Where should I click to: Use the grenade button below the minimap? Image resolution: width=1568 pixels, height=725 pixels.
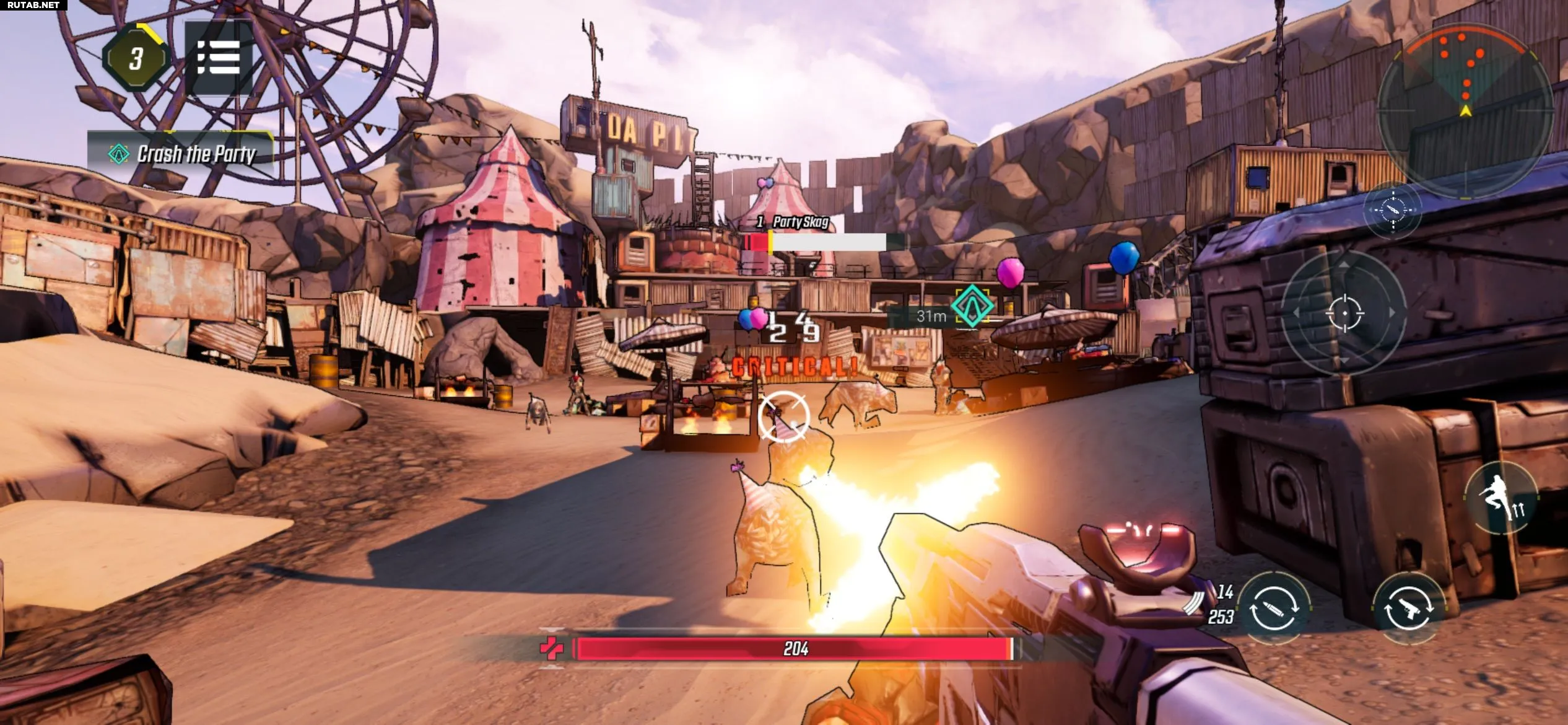1393,211
